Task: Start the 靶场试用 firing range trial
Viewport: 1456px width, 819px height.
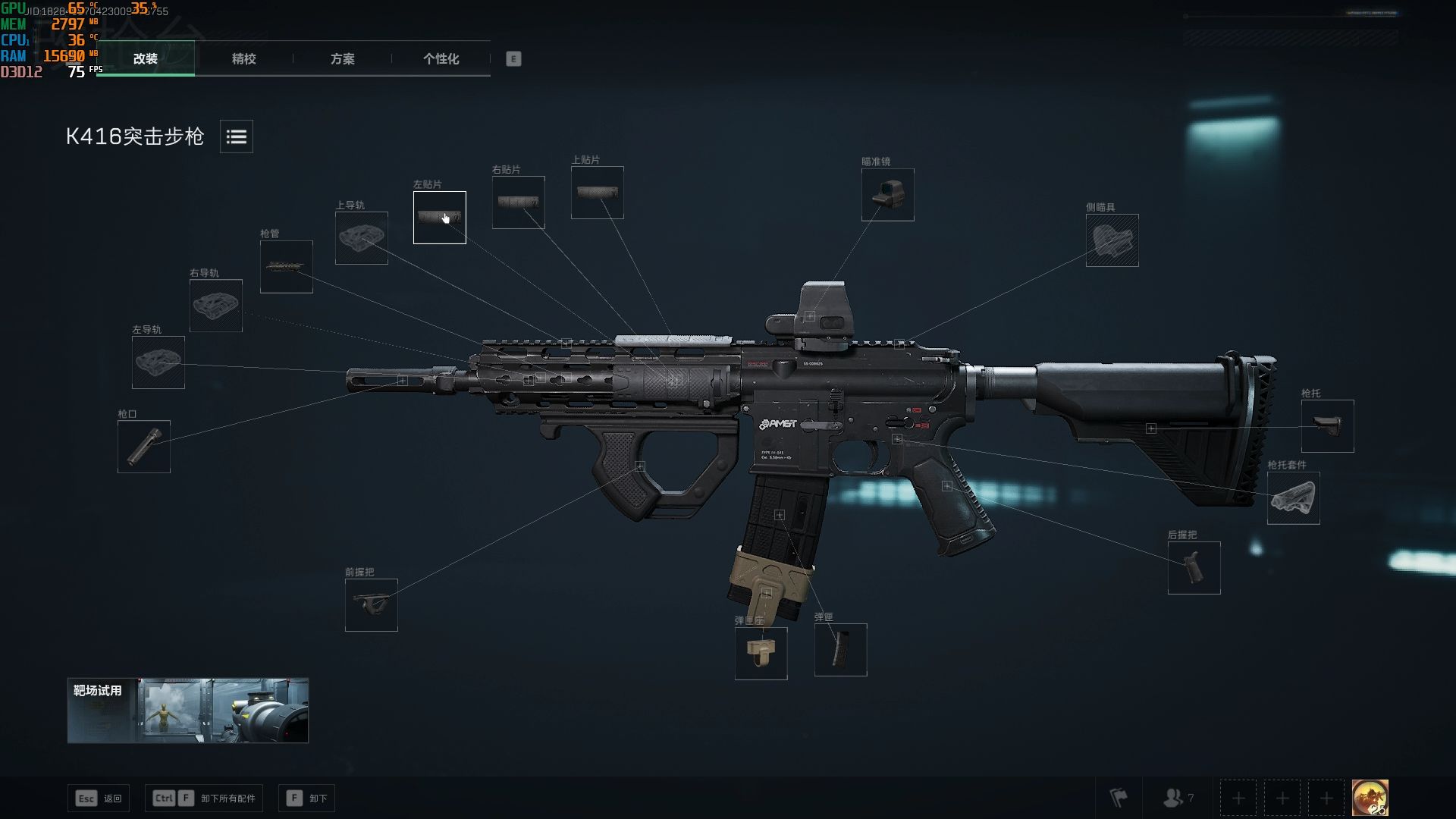Action: click(187, 711)
